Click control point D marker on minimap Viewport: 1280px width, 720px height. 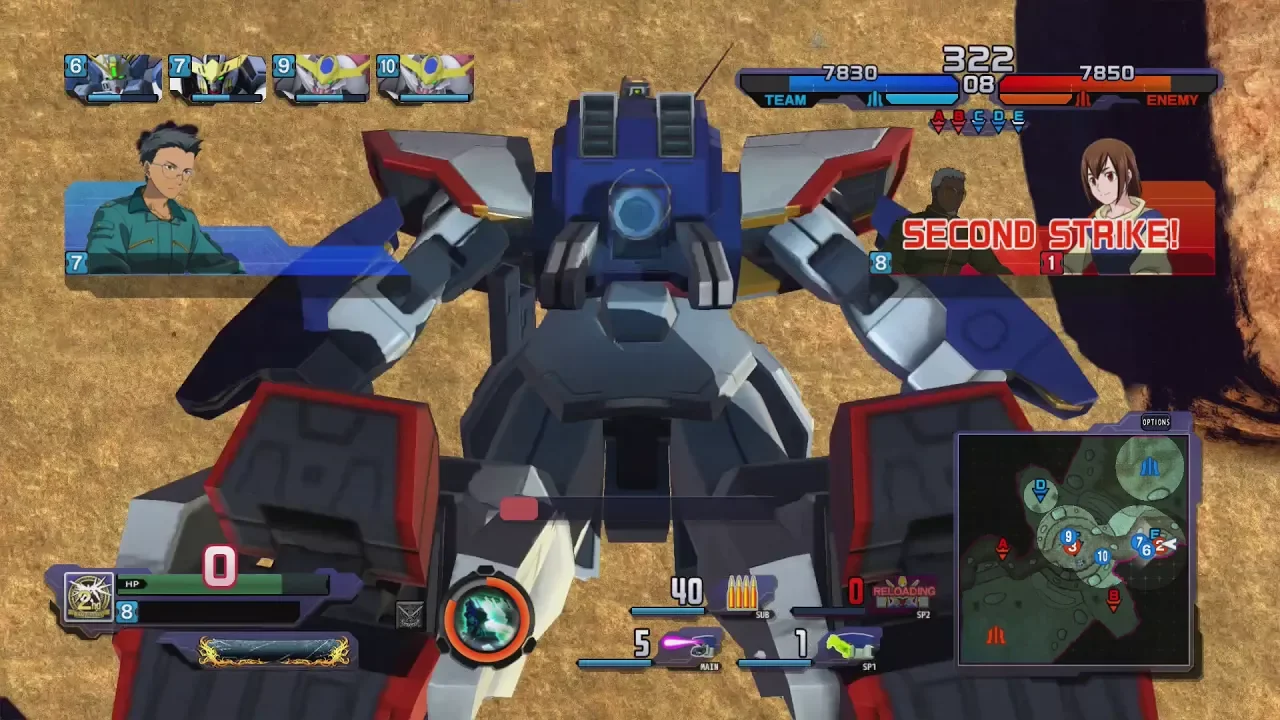coord(1040,491)
